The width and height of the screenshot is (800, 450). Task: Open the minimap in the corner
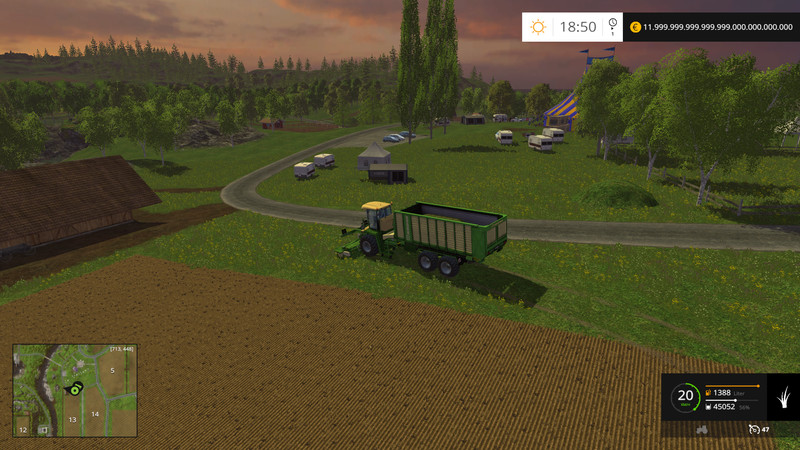click(x=74, y=390)
